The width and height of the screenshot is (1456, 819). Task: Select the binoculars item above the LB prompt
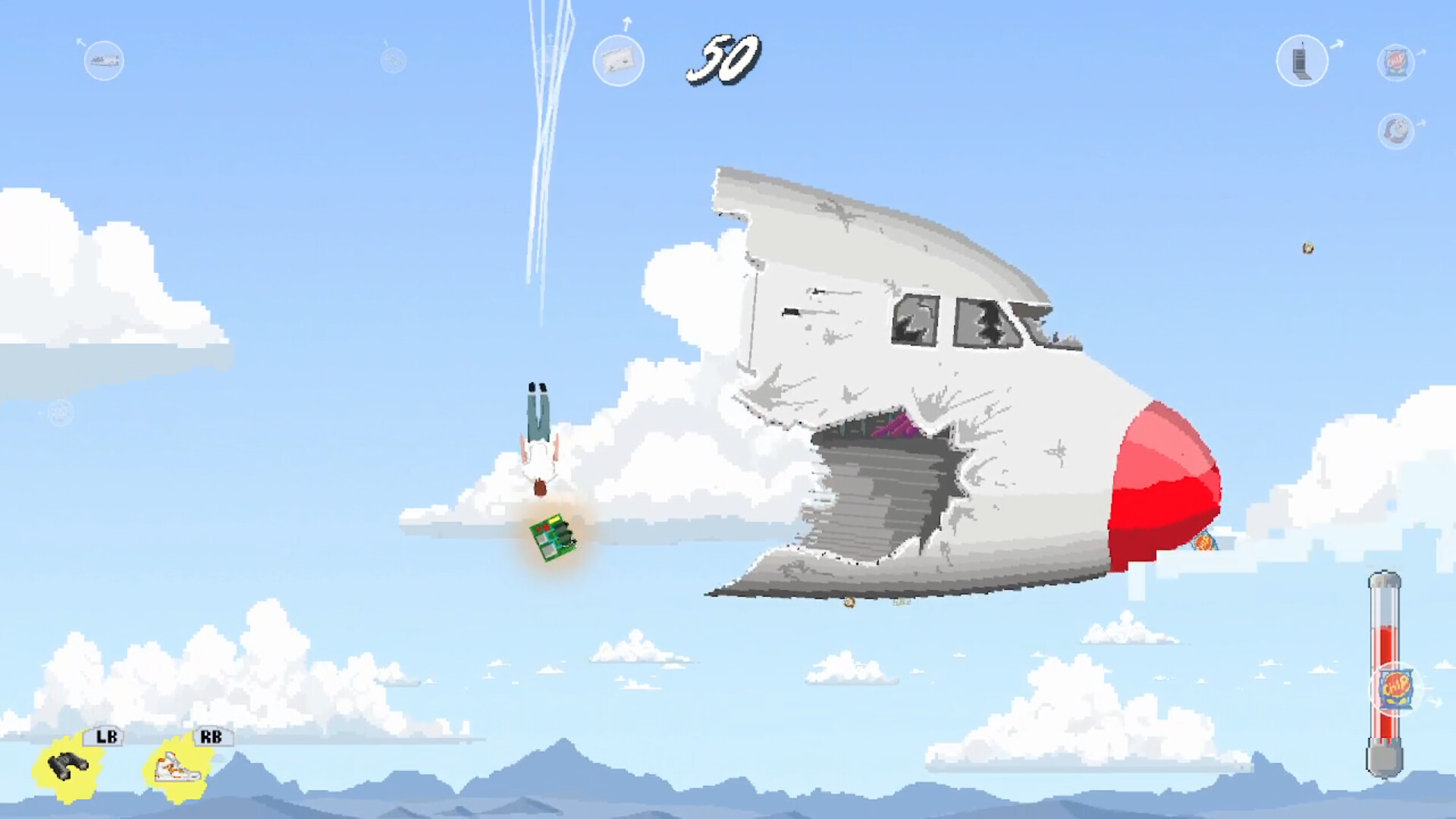pyautogui.click(x=68, y=764)
